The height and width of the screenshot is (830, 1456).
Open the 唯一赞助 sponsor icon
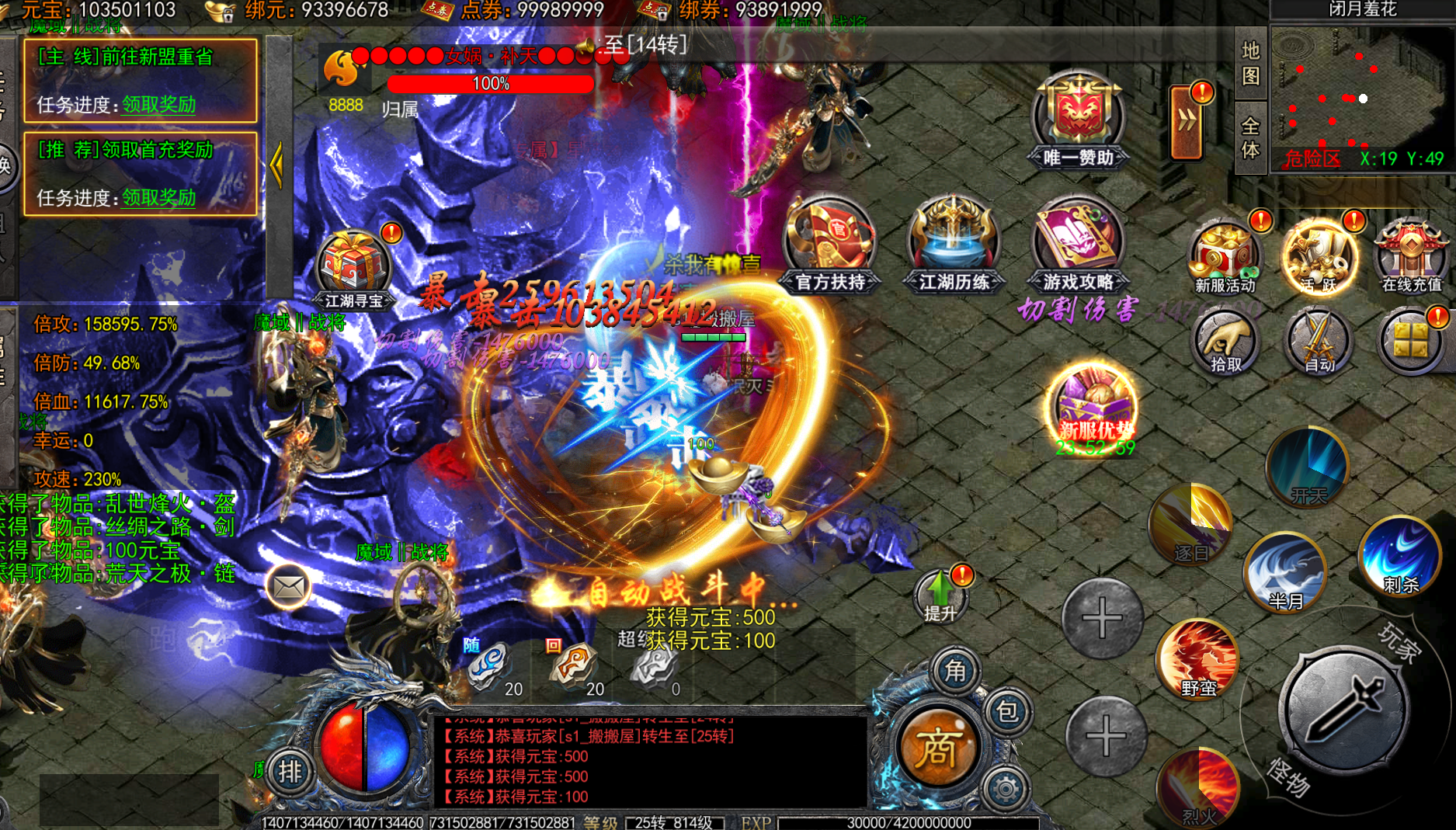1078,118
